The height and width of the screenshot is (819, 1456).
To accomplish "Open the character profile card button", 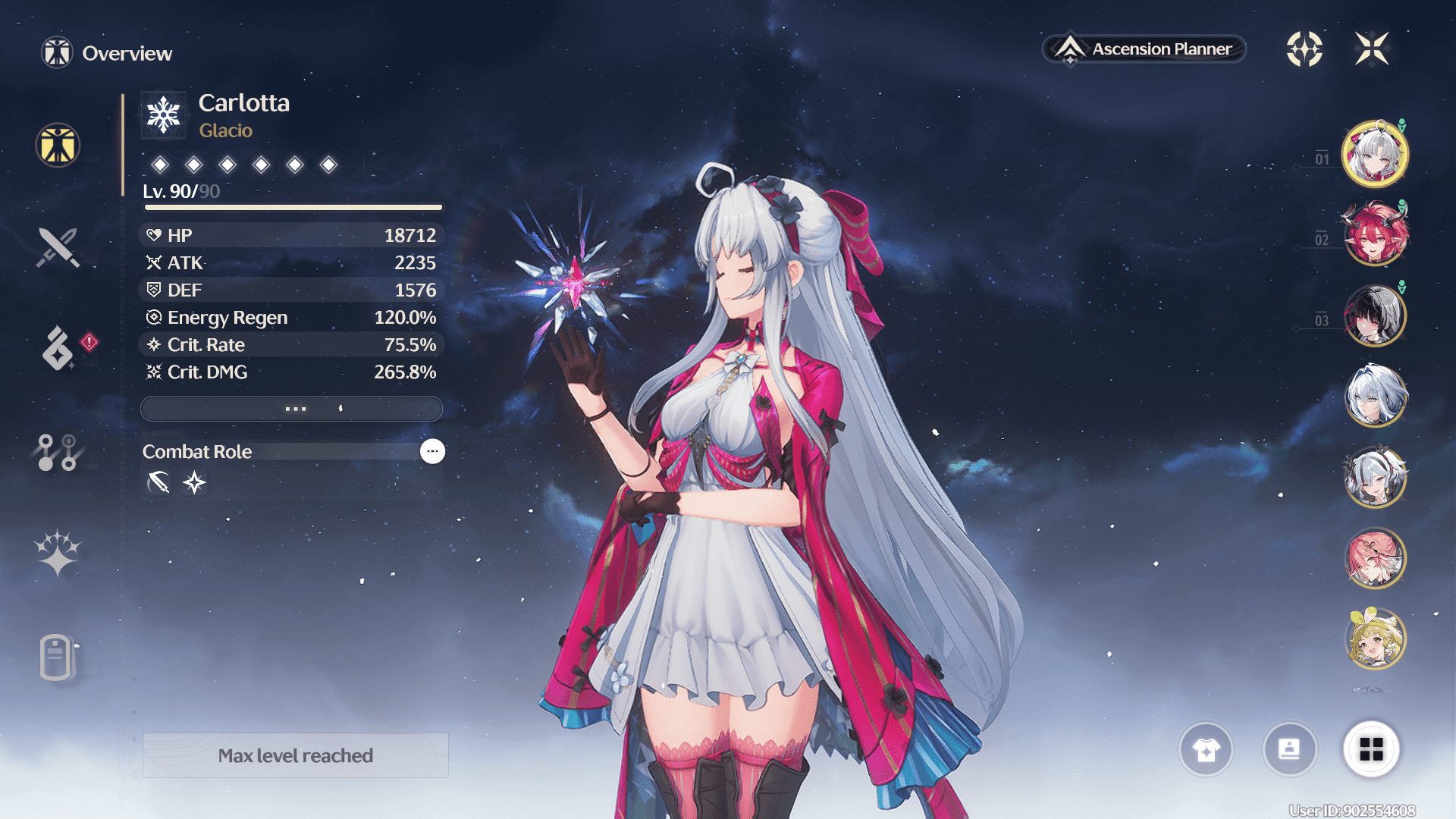I will tap(1289, 749).
